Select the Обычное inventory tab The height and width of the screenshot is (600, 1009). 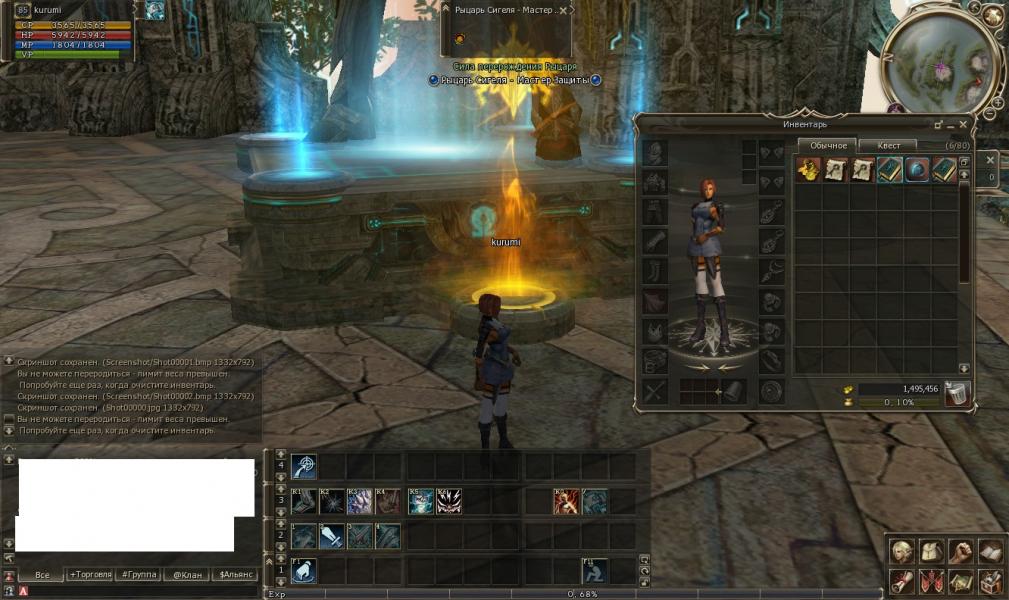click(828, 146)
